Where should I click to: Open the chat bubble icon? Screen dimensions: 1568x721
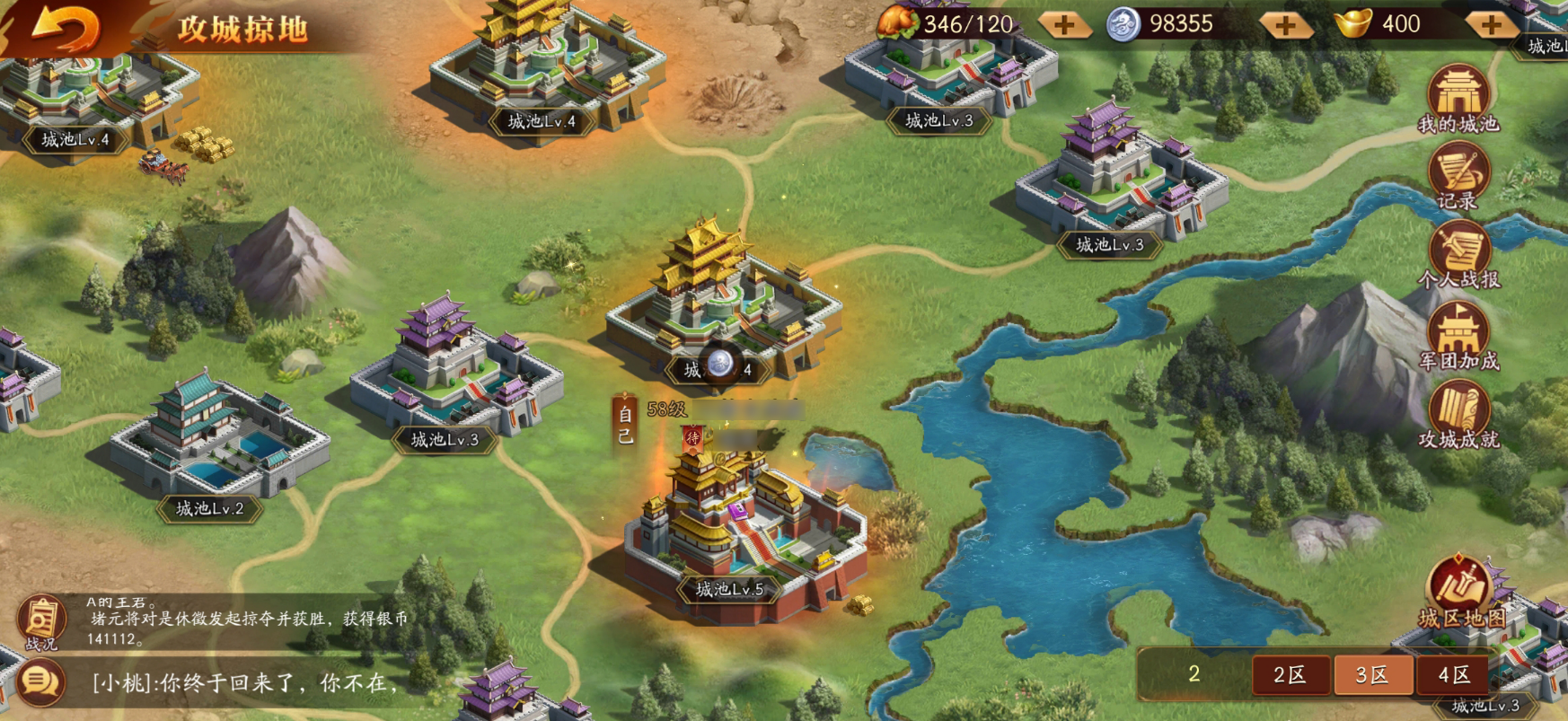click(41, 682)
